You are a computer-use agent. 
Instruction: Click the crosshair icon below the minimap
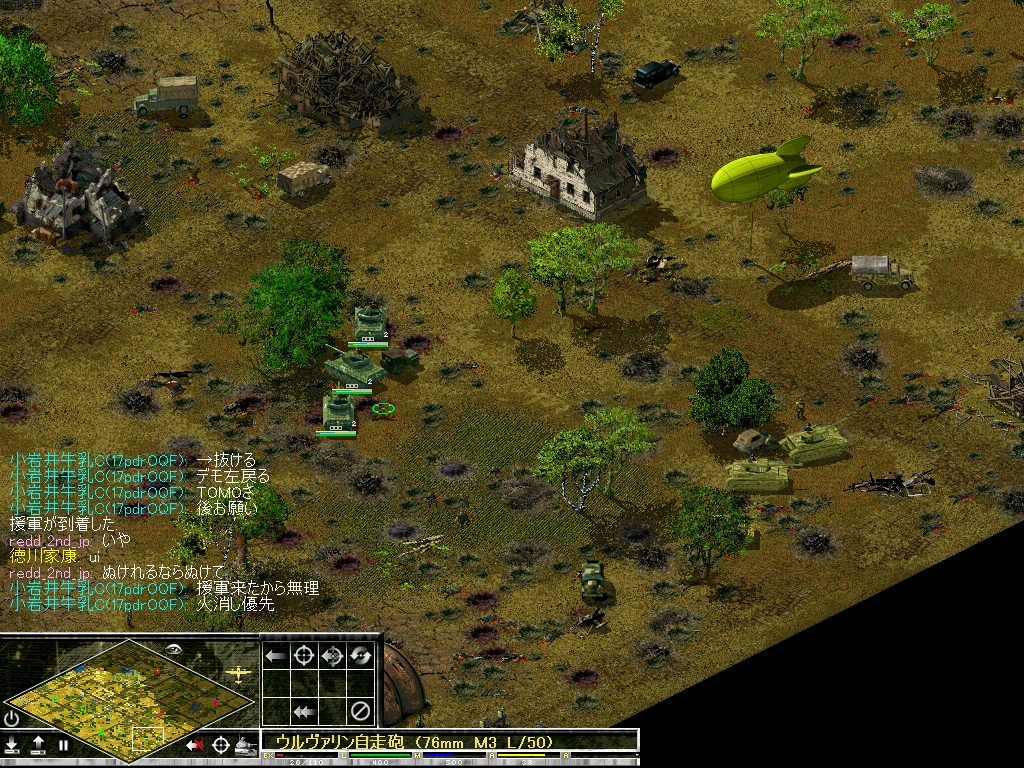220,745
